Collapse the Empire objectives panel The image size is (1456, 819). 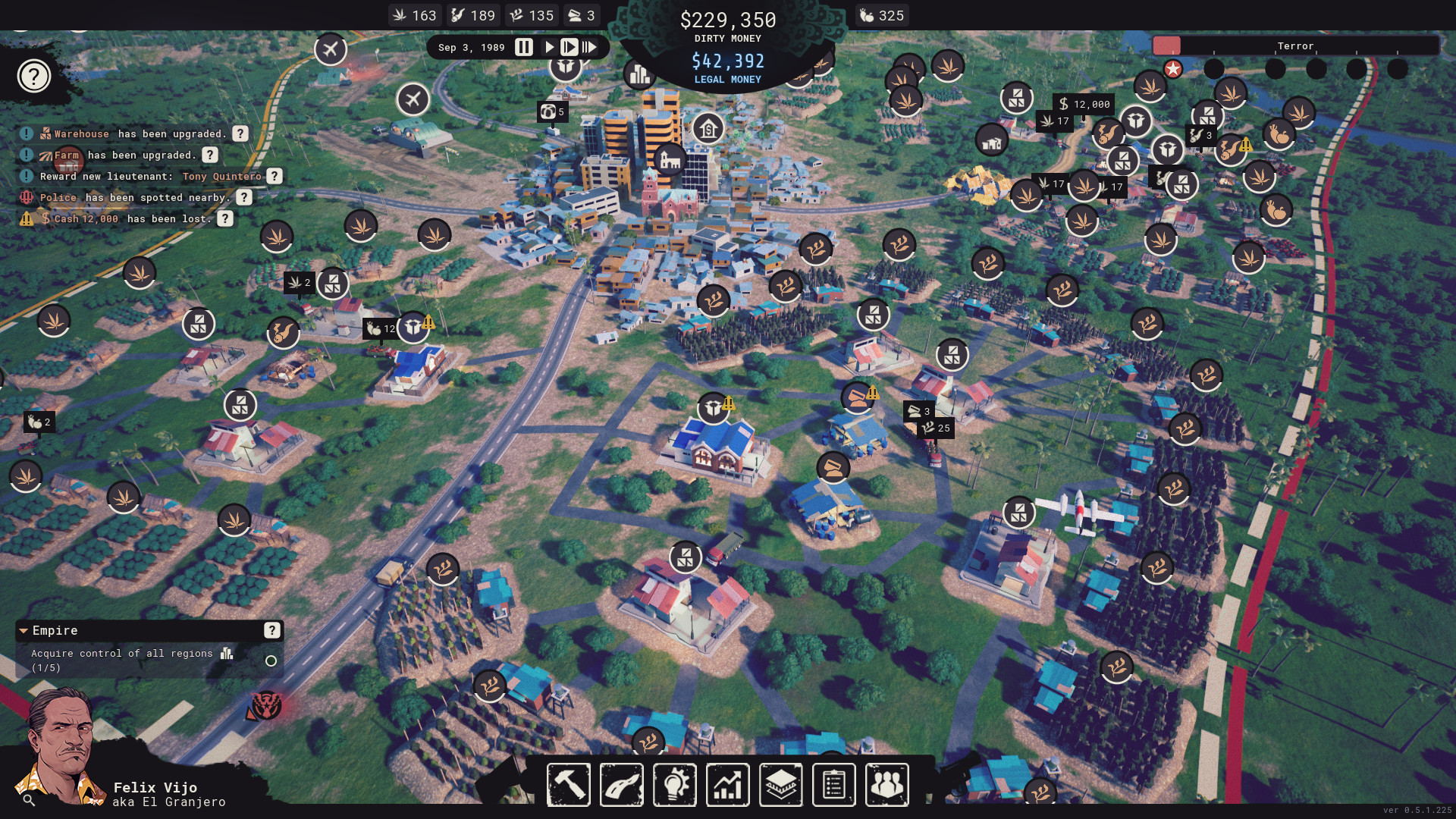[24, 630]
